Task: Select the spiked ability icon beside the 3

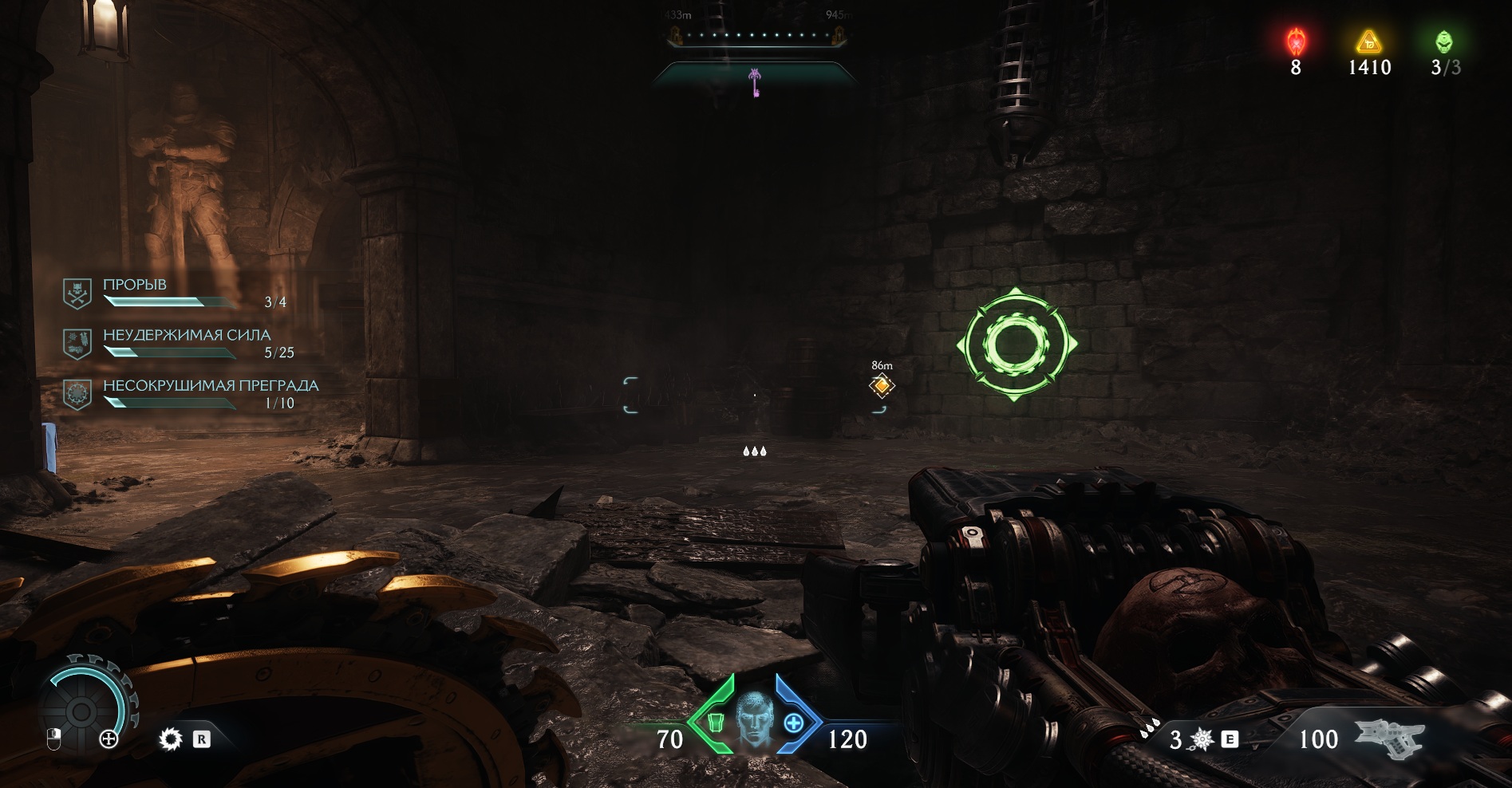Action: click(x=1202, y=740)
